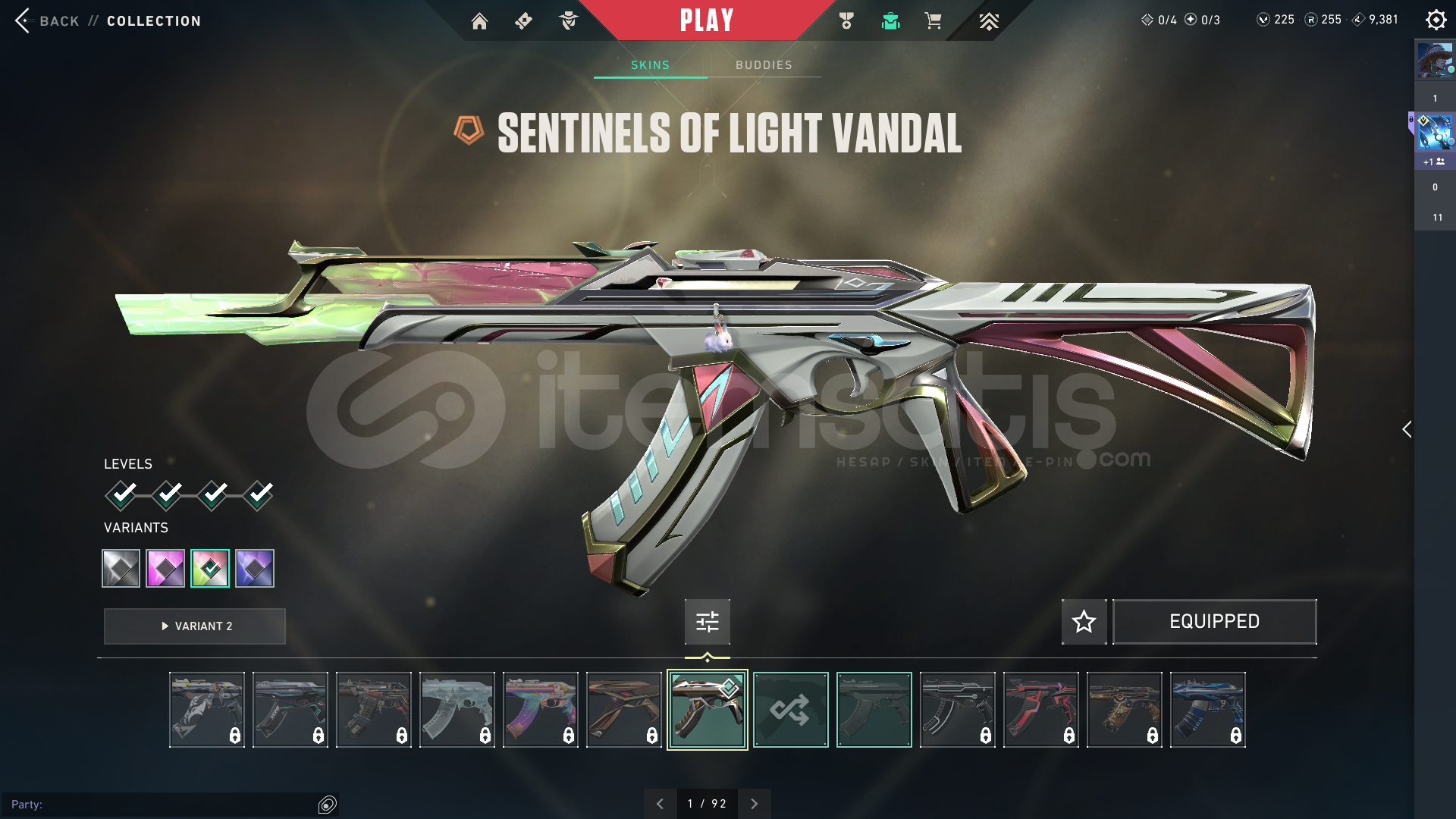Choose the blue-purple variant swatch
Viewport: 1456px width, 819px height.
[255, 568]
